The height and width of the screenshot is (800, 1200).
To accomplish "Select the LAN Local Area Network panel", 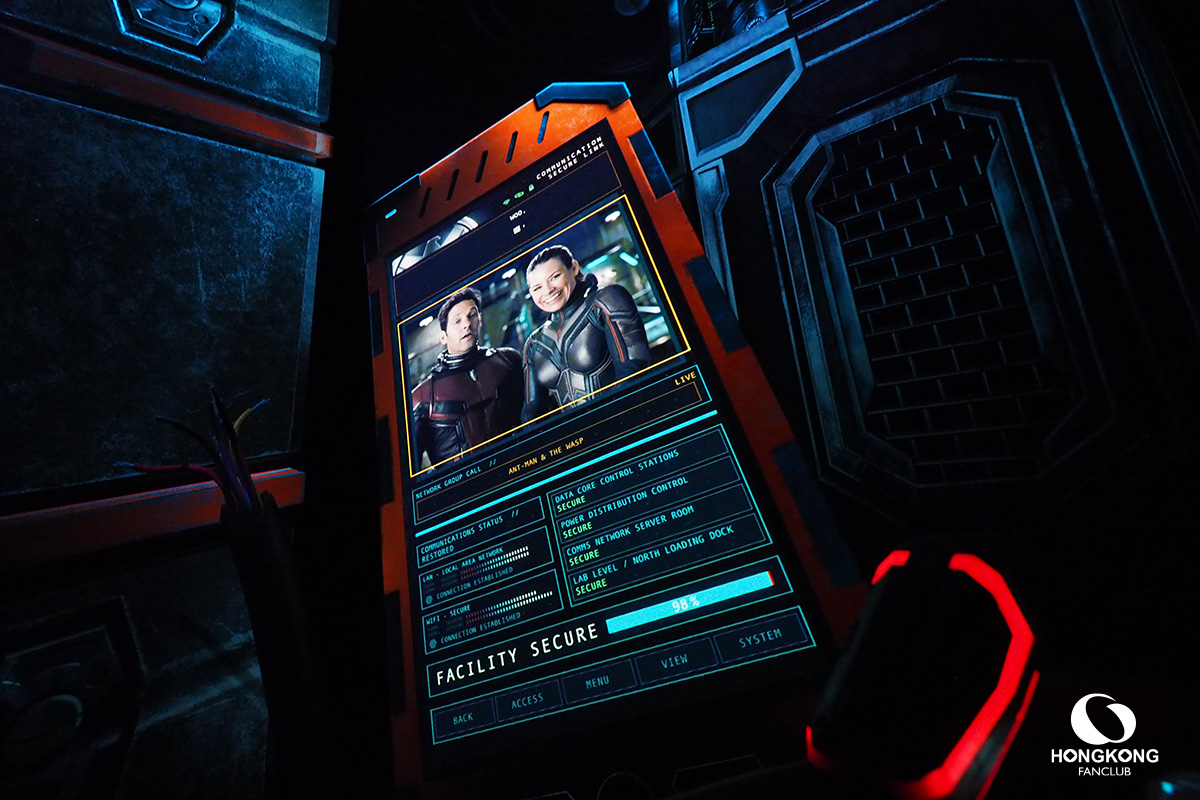I will (484, 566).
